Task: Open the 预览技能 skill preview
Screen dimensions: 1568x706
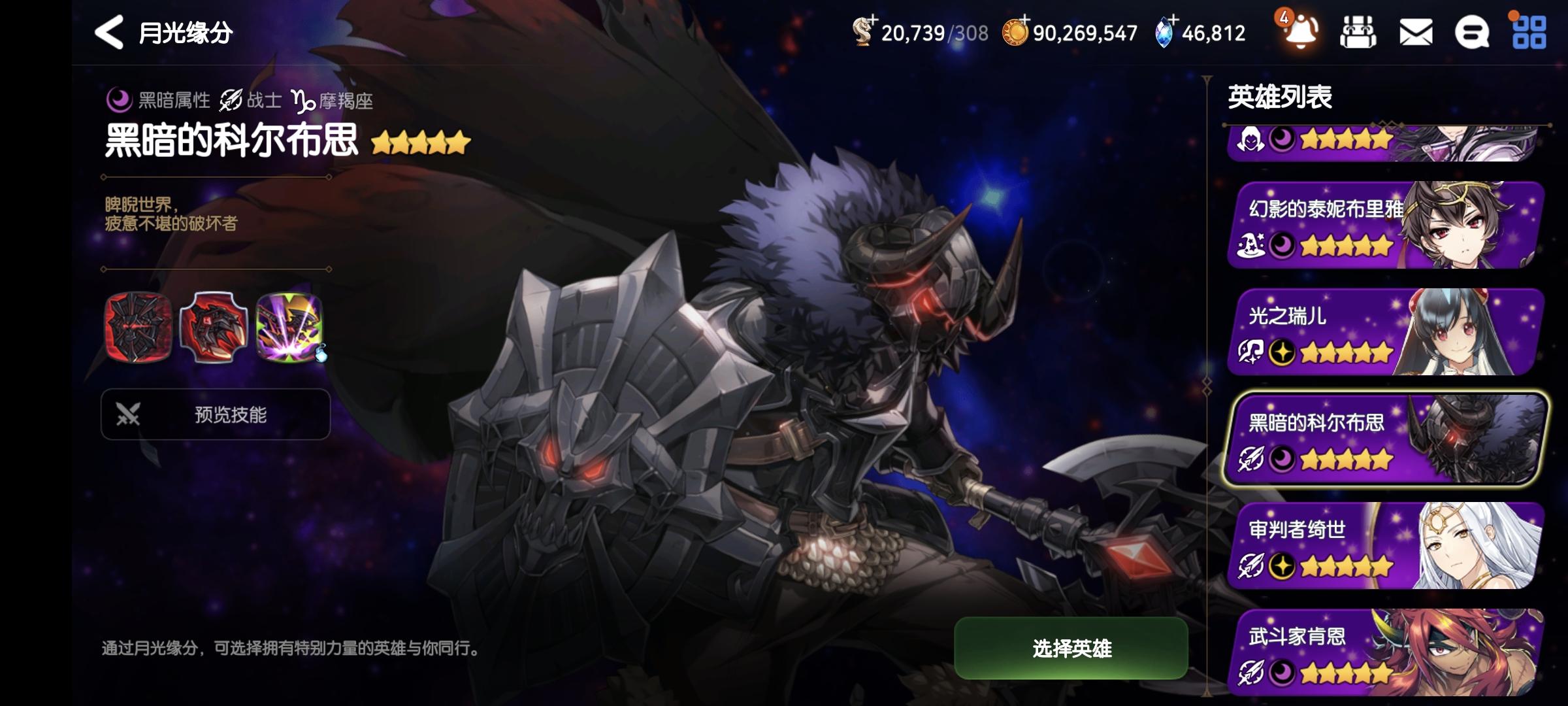Action: (216, 414)
